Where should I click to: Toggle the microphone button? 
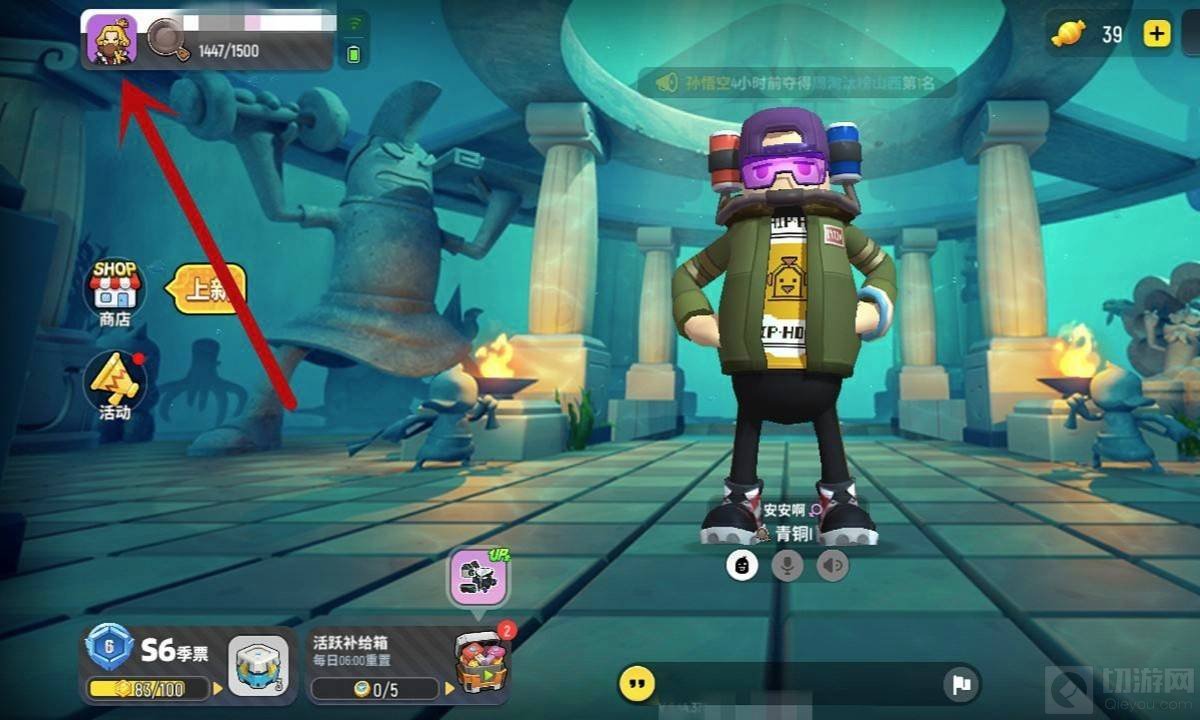tap(787, 566)
